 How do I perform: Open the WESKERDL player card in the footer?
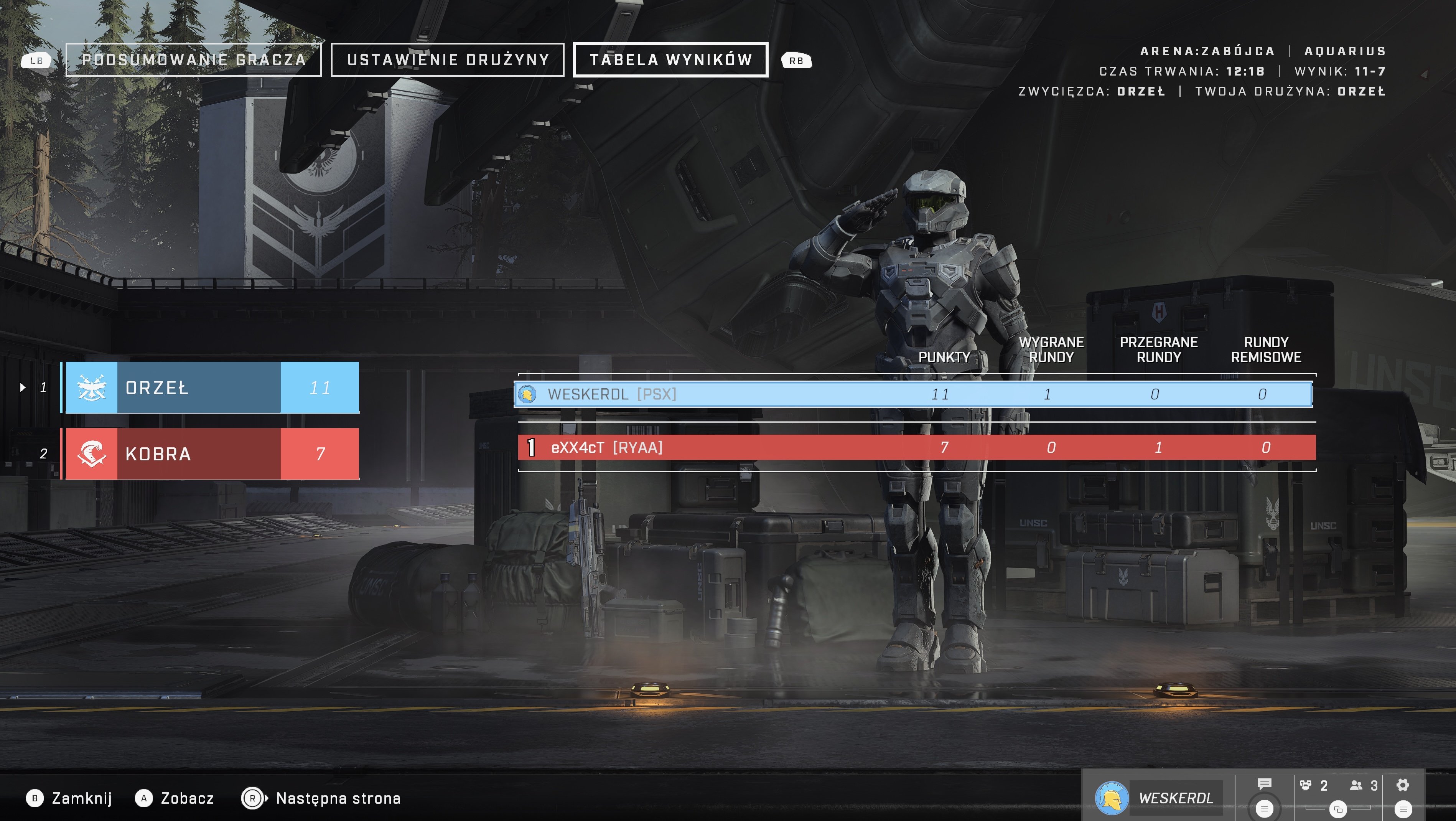point(1159,798)
